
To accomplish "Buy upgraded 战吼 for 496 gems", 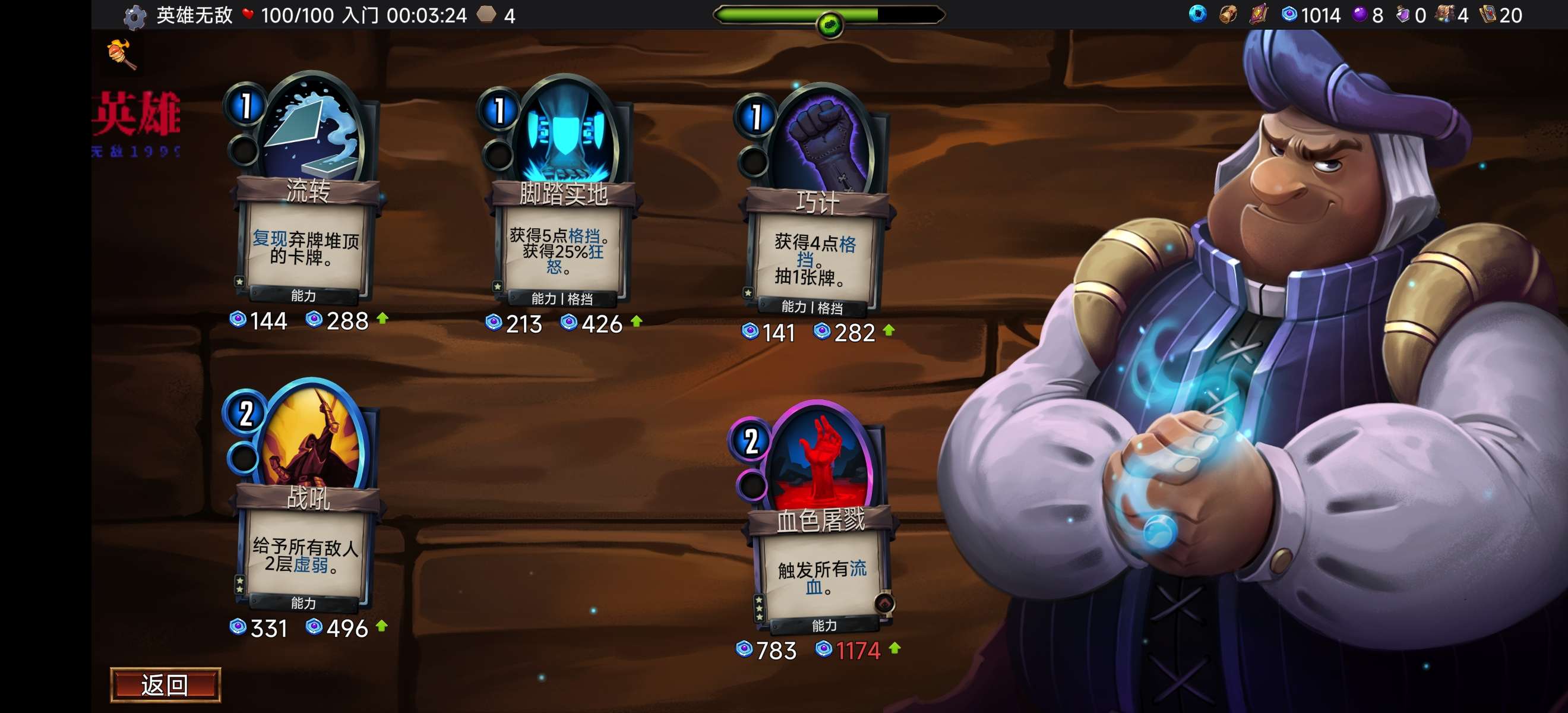I will (346, 628).
